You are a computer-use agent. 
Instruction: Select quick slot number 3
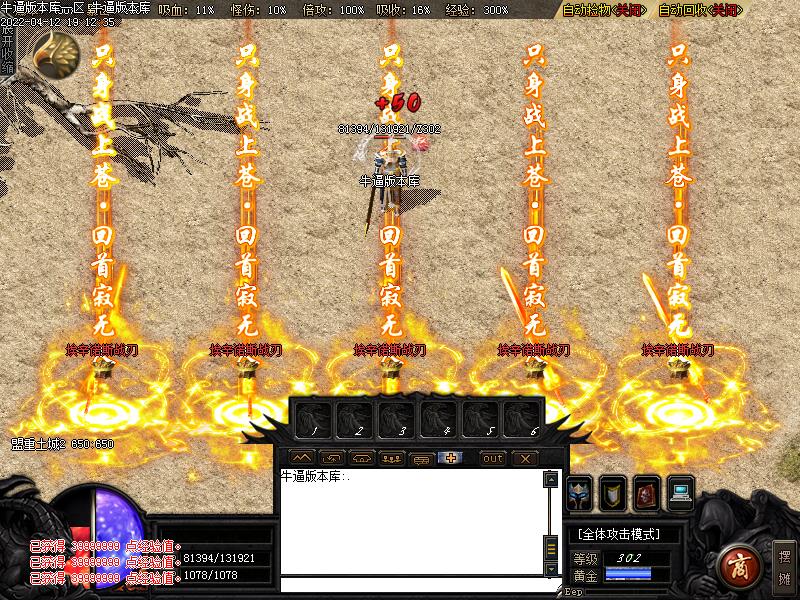395,419
